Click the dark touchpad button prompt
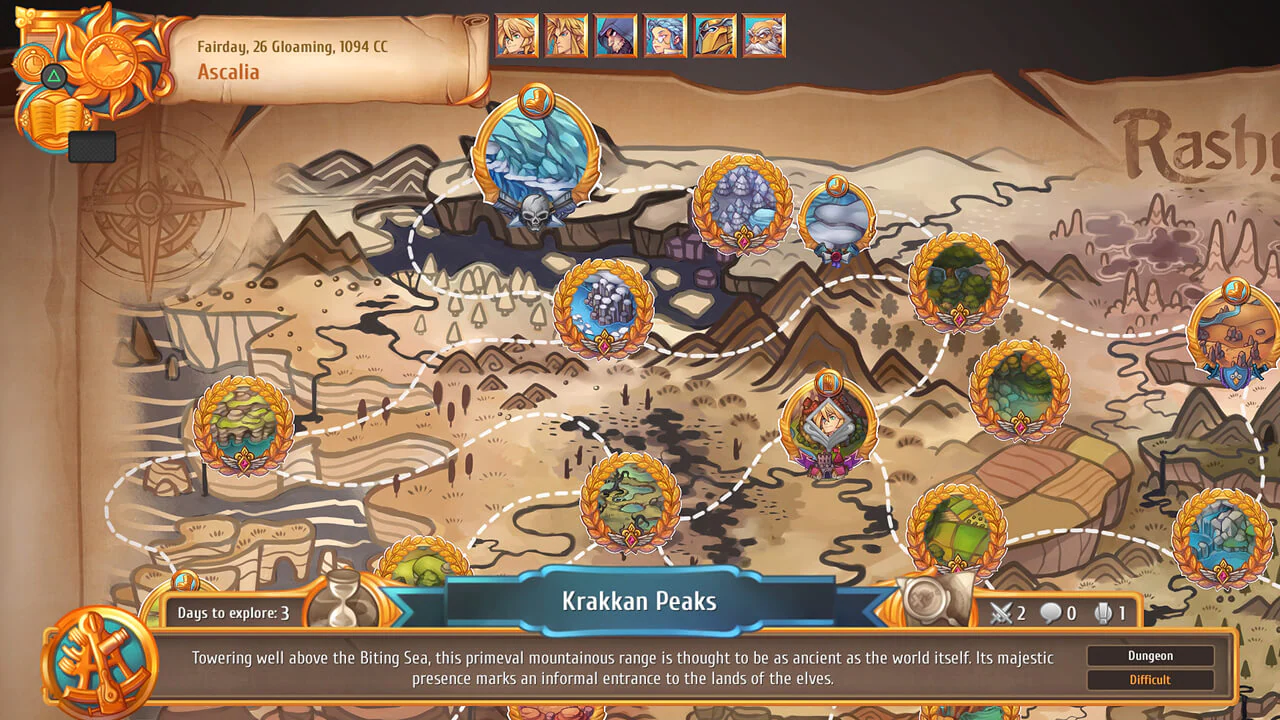The image size is (1280, 720). click(x=93, y=145)
